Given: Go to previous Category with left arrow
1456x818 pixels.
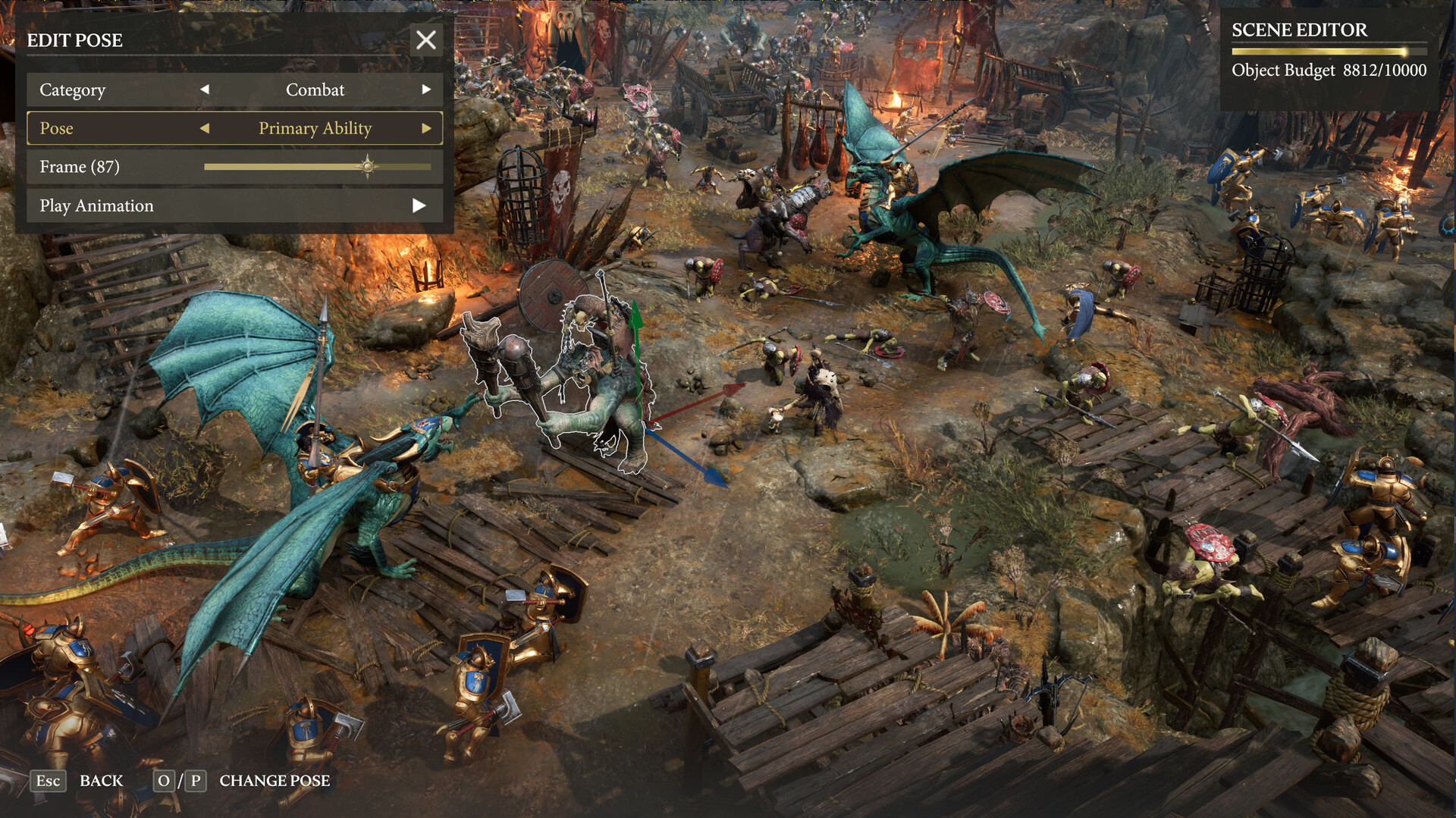Looking at the screenshot, I should pyautogui.click(x=204, y=89).
